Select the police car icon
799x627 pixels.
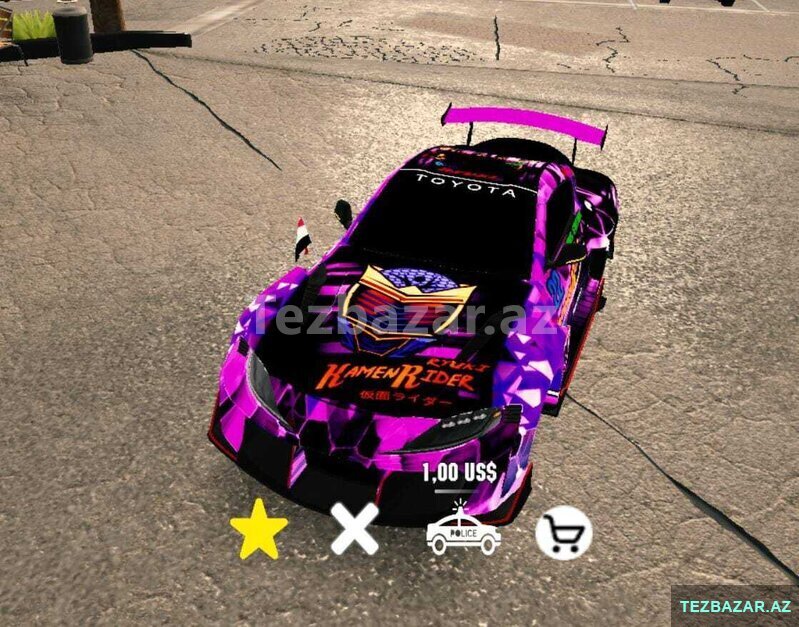tap(463, 531)
